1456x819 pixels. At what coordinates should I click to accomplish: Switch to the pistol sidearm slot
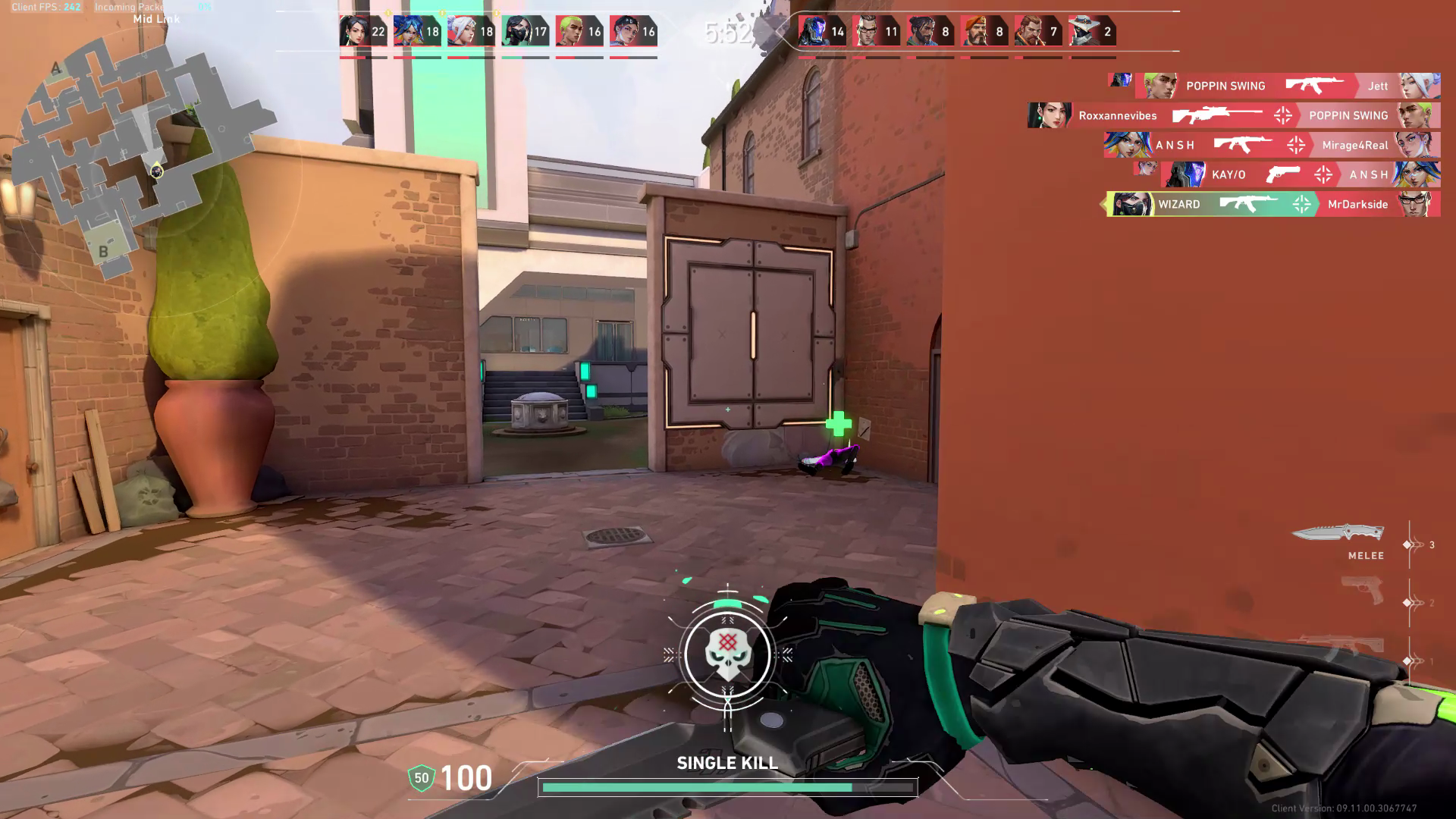pyautogui.click(x=1363, y=591)
